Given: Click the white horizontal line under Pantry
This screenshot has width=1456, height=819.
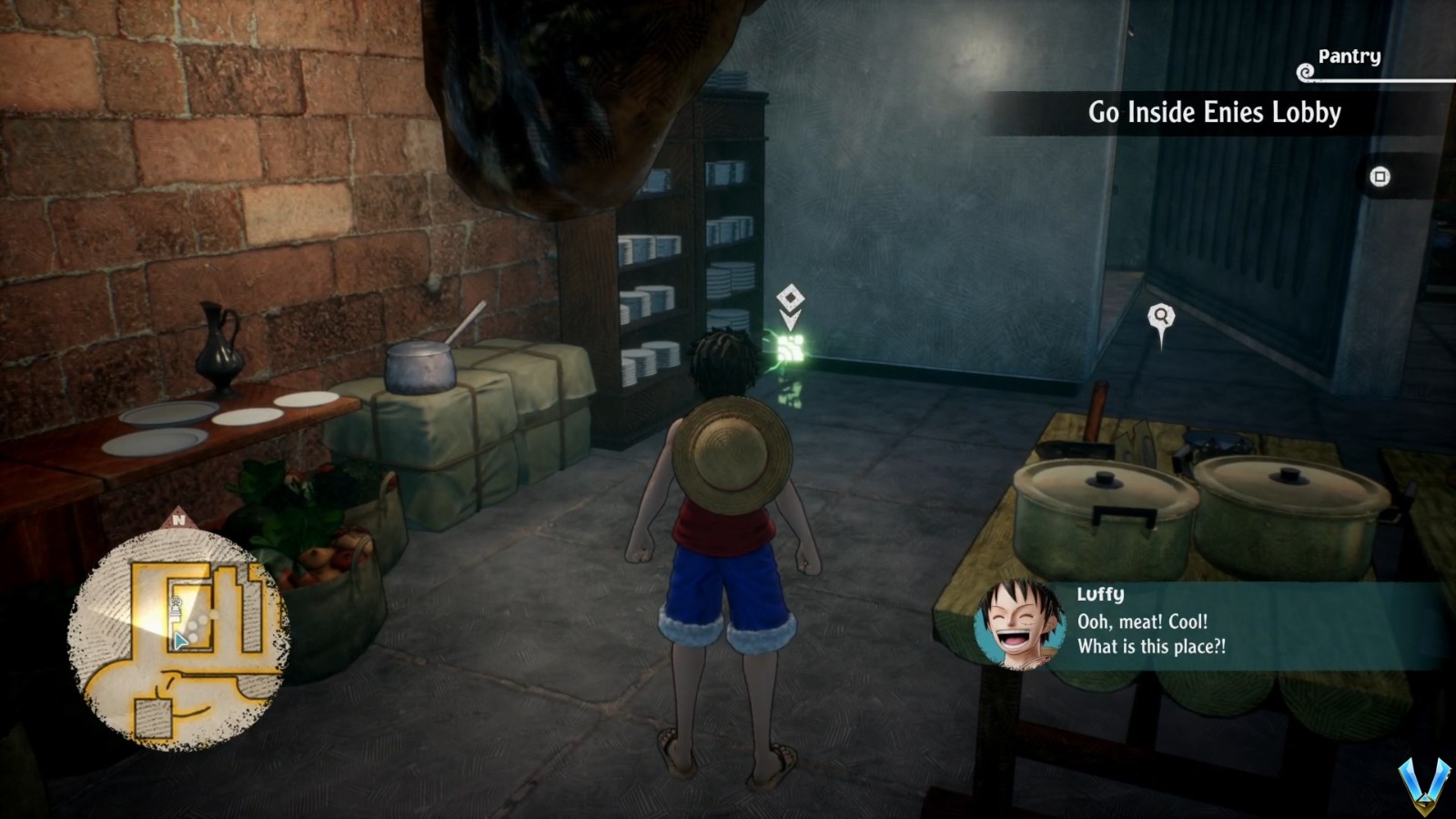Looking at the screenshot, I should pyautogui.click(x=1383, y=81).
